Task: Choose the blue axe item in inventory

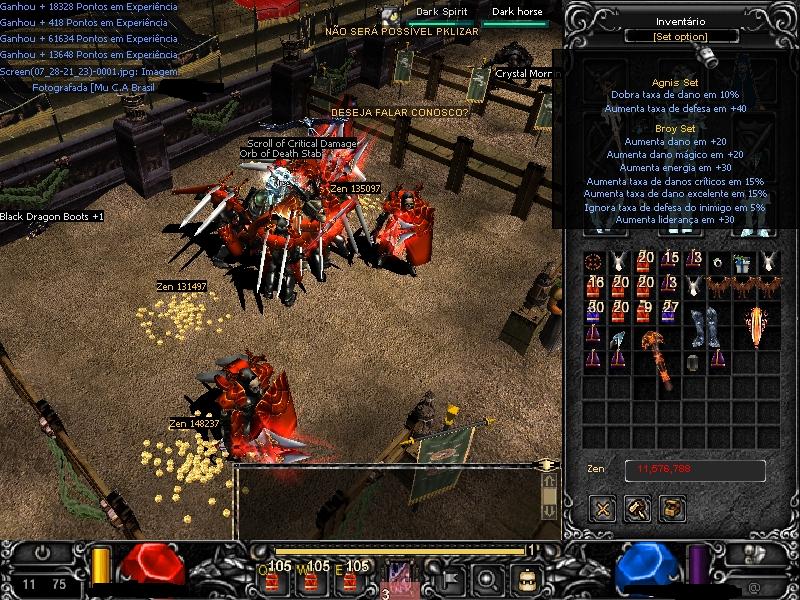Action: coord(619,340)
